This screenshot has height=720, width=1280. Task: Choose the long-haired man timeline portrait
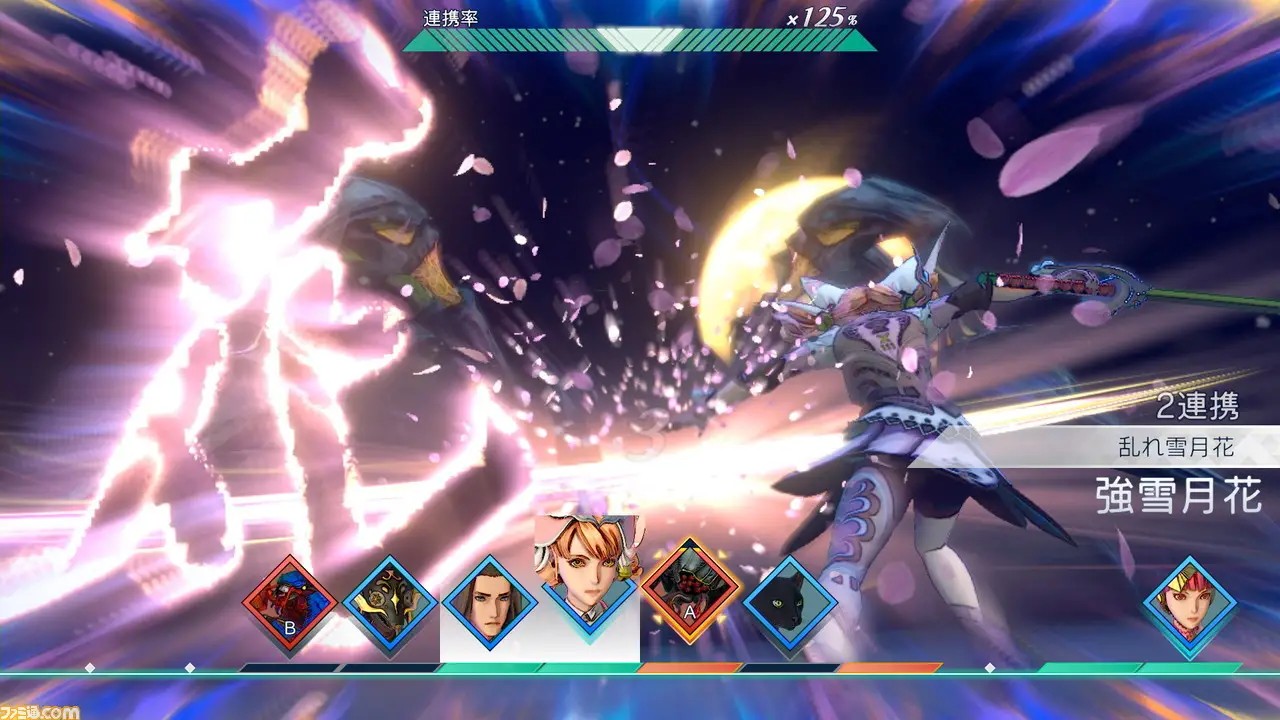click(490, 603)
